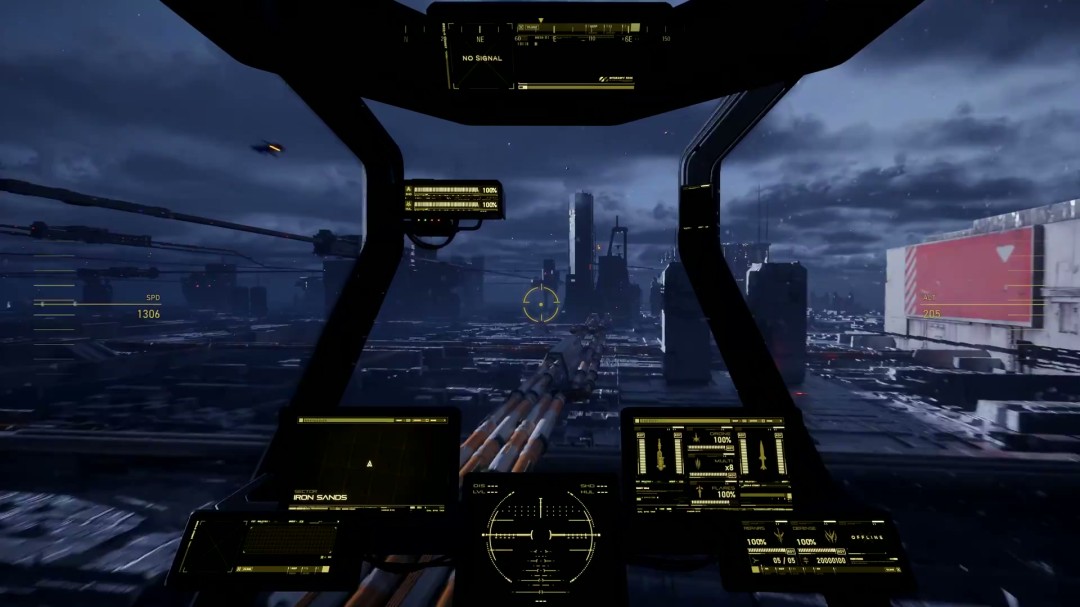Click the No Signal comms feed panel
The width and height of the screenshot is (1080, 607).
point(481,58)
